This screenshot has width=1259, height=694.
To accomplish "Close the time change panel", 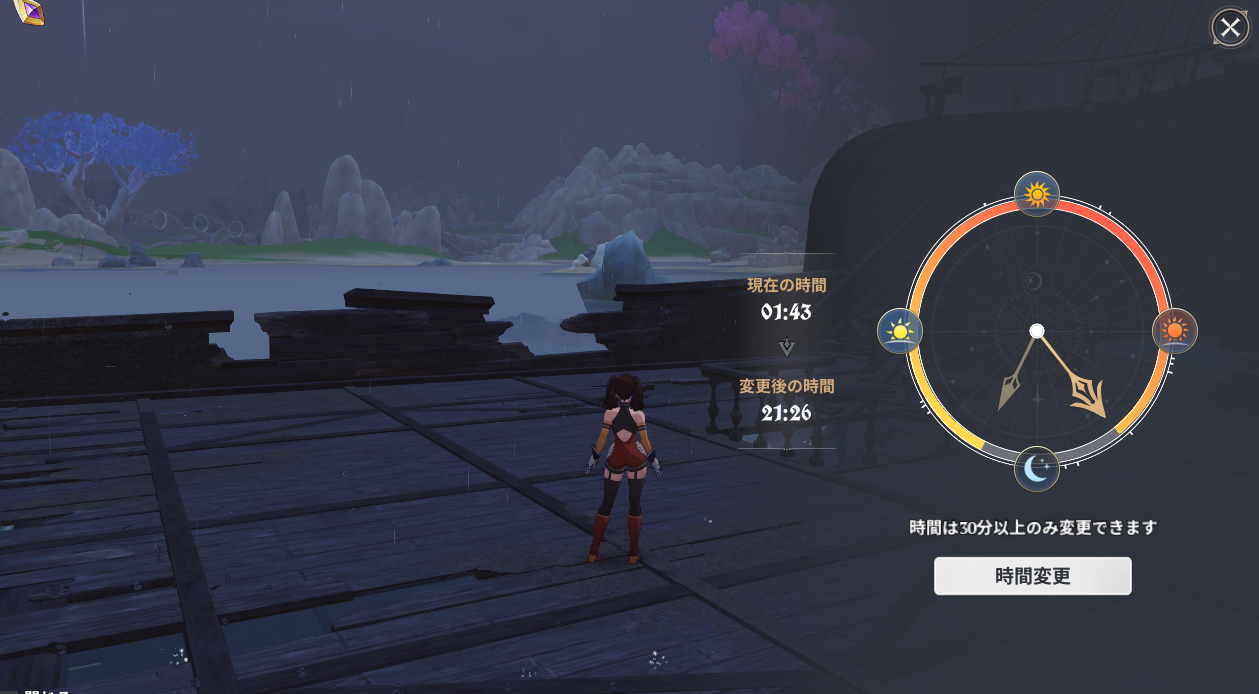I will click(1229, 27).
